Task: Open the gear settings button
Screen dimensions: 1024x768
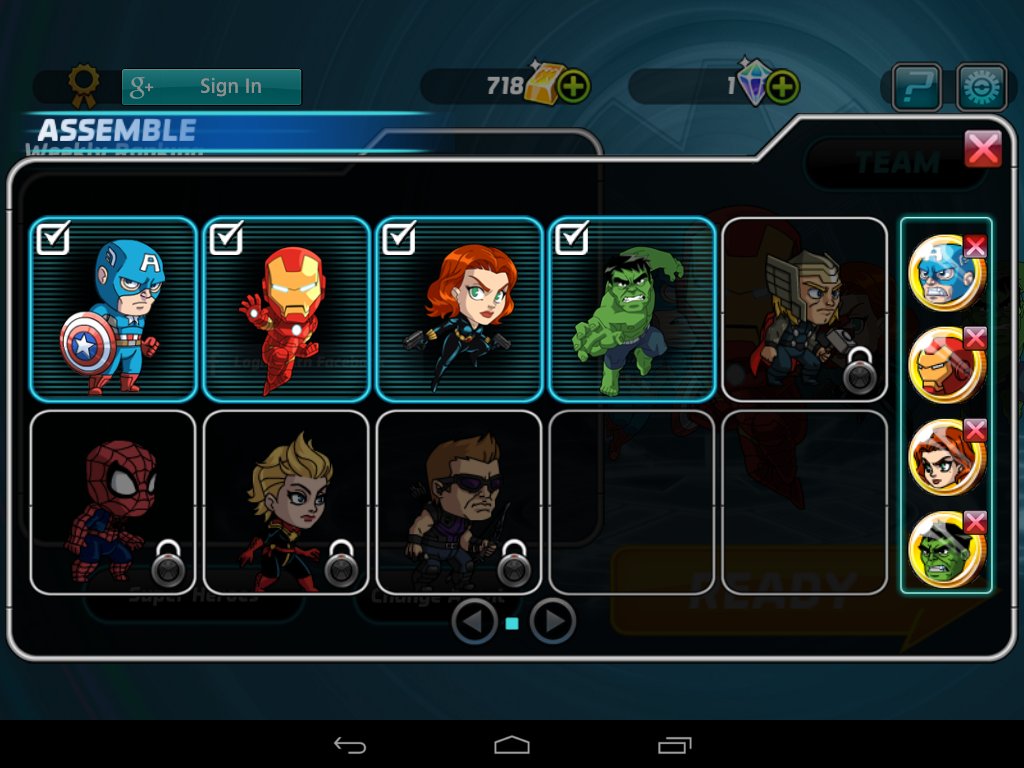Action: click(981, 87)
